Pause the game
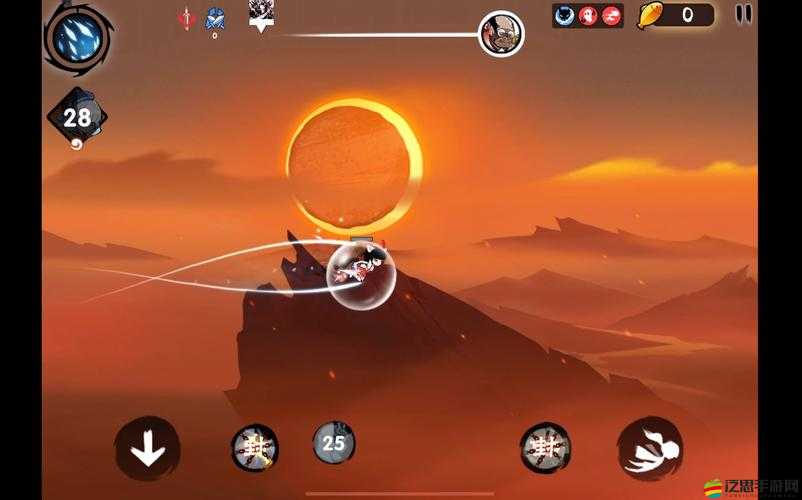This screenshot has height=500, width=802. tap(743, 14)
